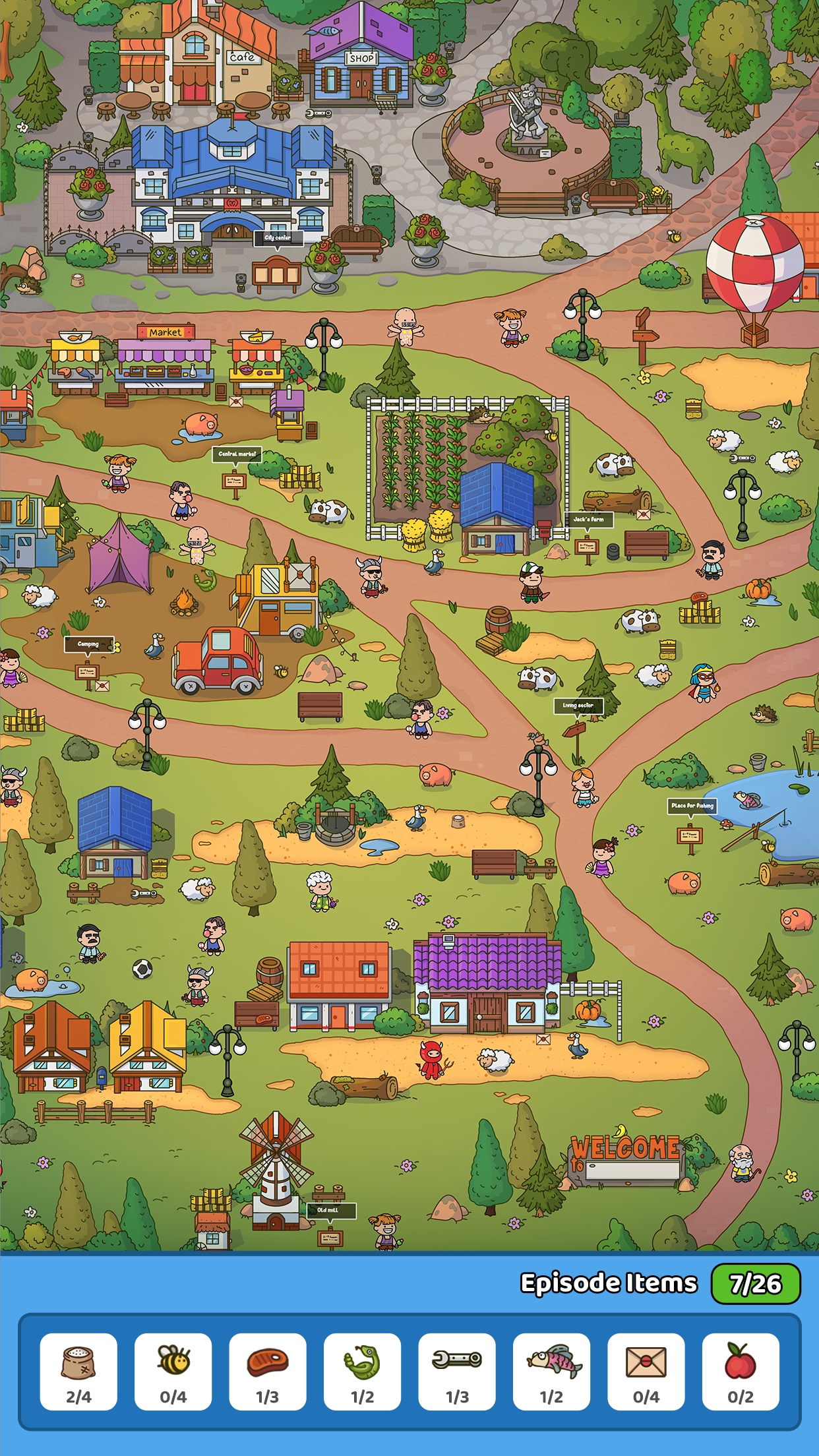This screenshot has height=1456, width=819.
Task: Select the sealed envelope item slot
Action: 646,1371
